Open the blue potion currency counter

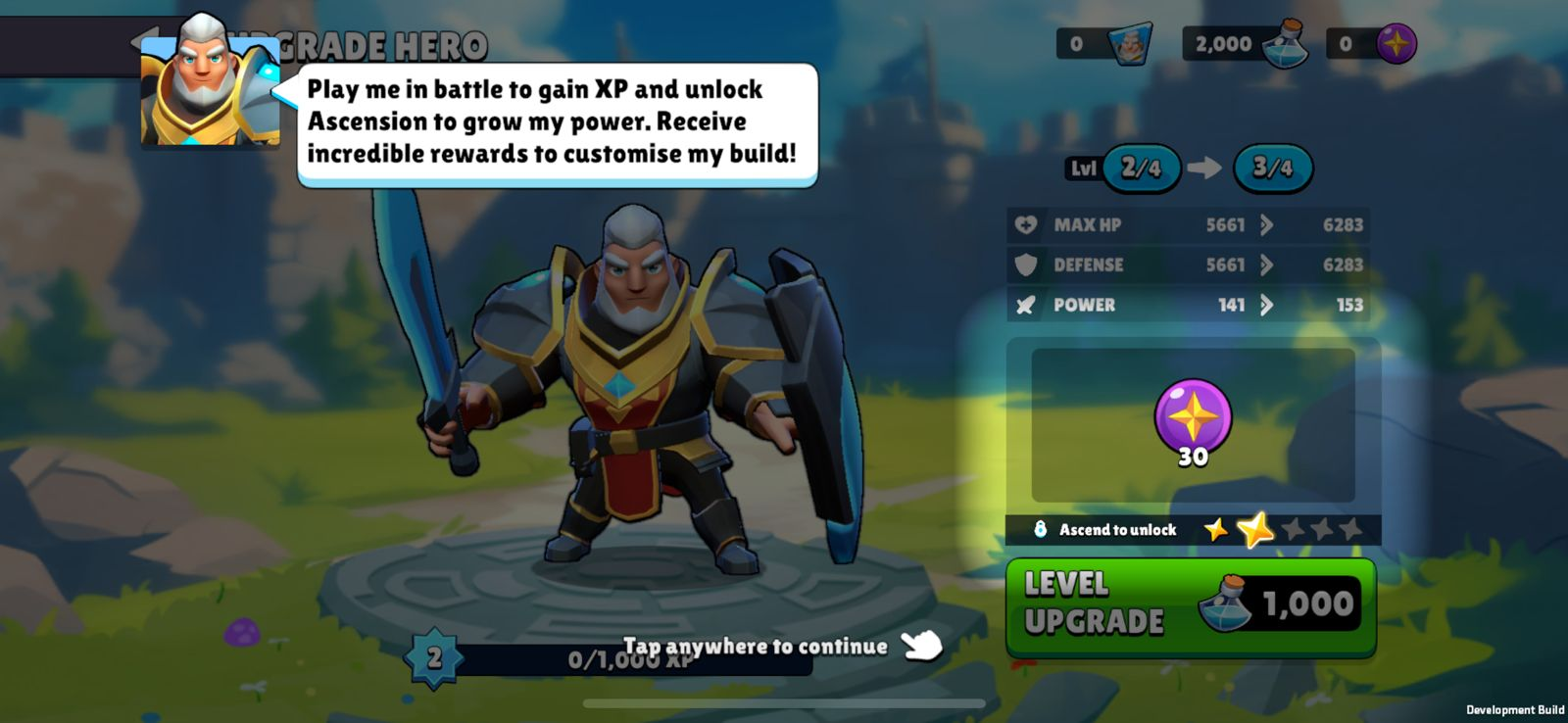coord(1246,44)
